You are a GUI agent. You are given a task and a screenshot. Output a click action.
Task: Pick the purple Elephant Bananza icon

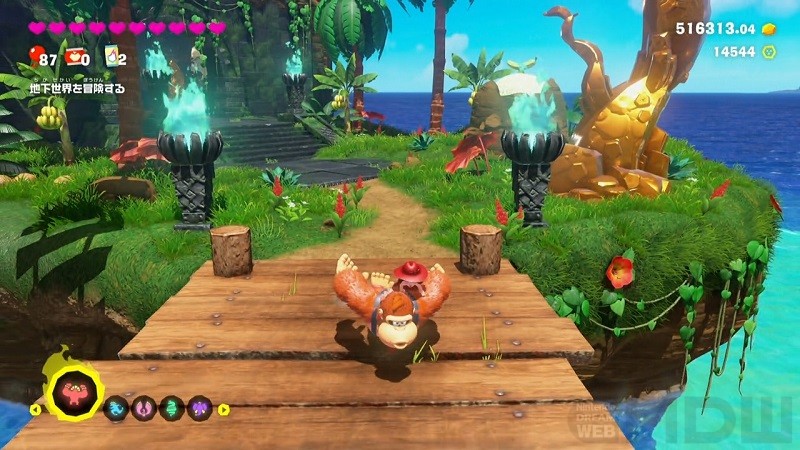[x=198, y=408]
